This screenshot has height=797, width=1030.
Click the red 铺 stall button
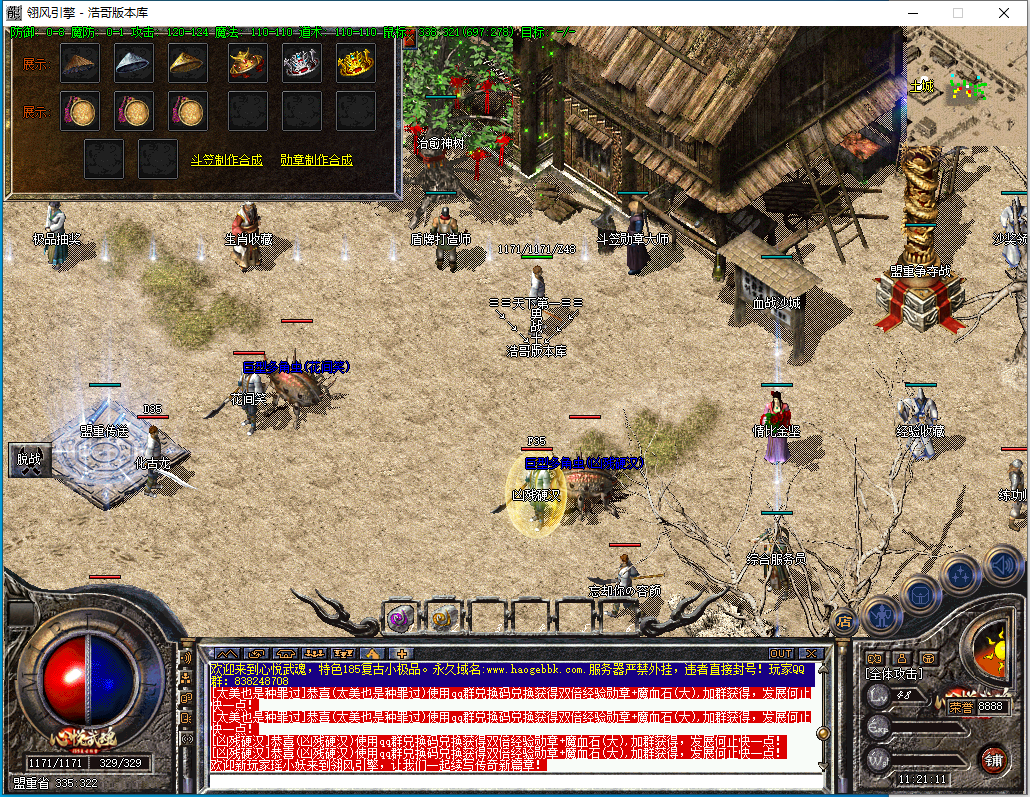click(x=993, y=759)
